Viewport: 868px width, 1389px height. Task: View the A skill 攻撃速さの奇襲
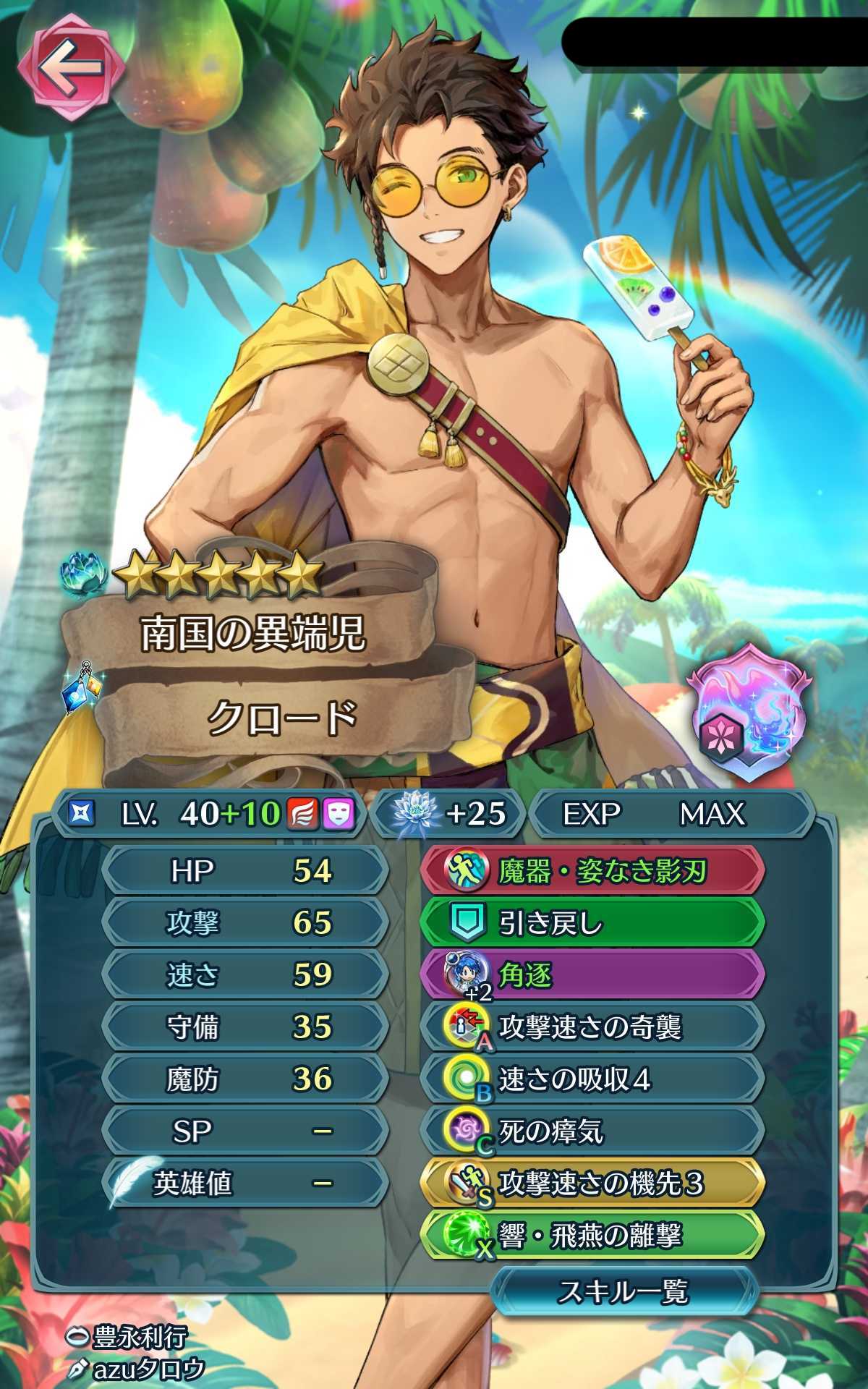592,1028
